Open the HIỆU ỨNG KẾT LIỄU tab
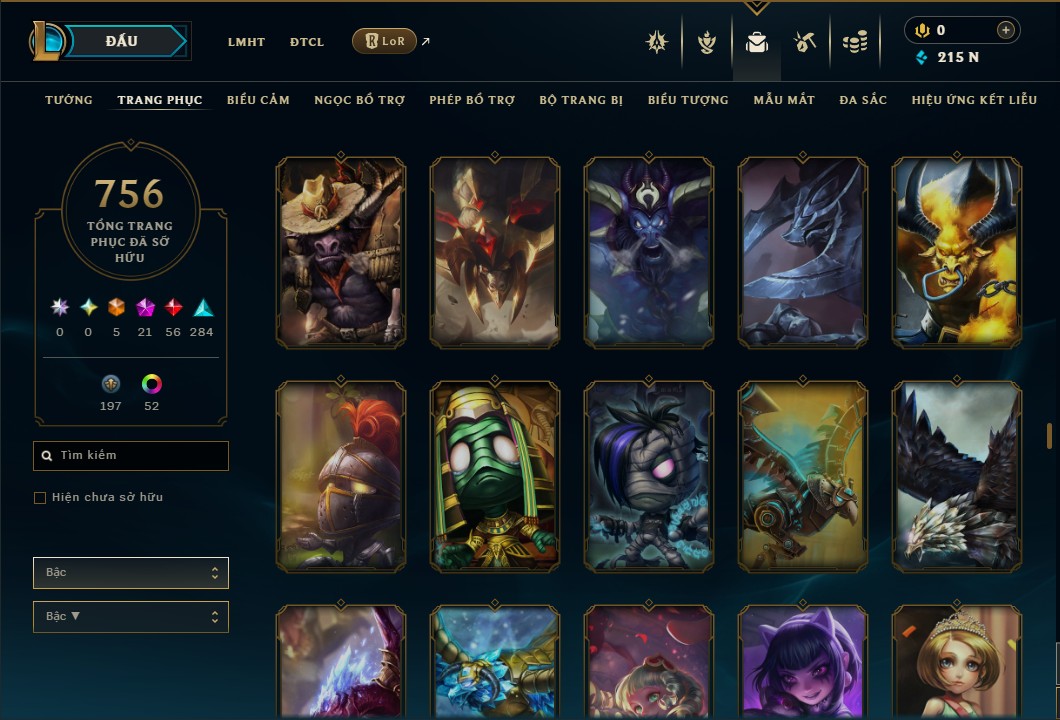This screenshot has width=1060, height=720. 974,100
